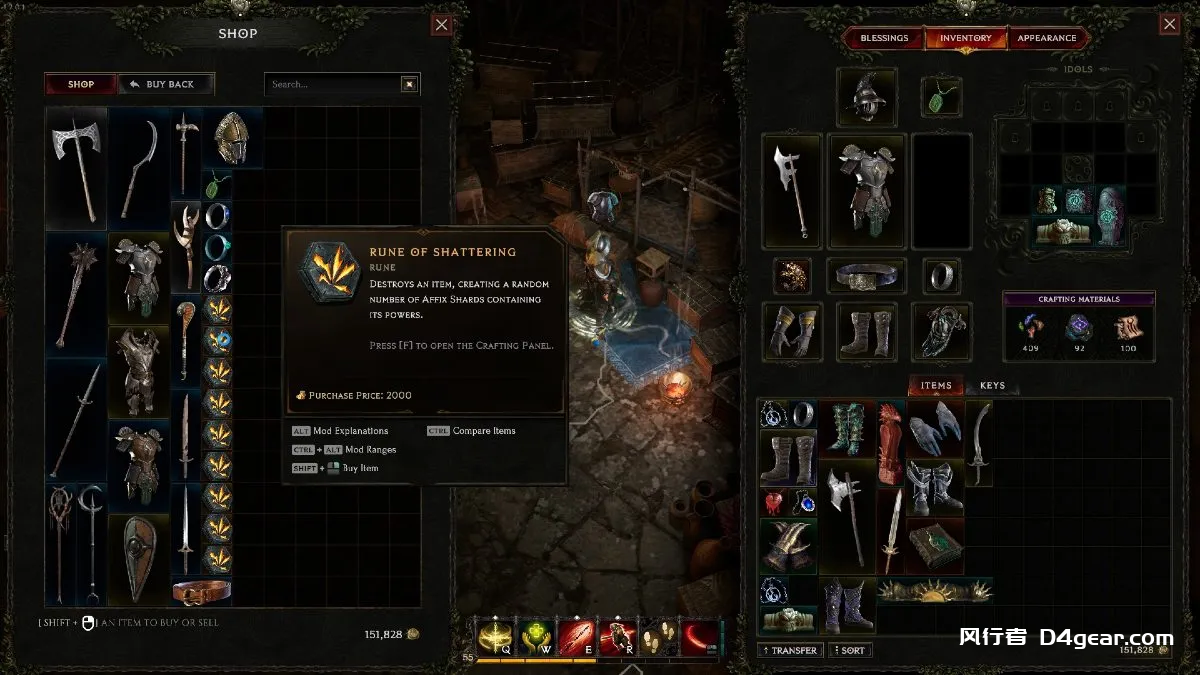
Task: Select the leather belt in shop
Action: [201, 591]
